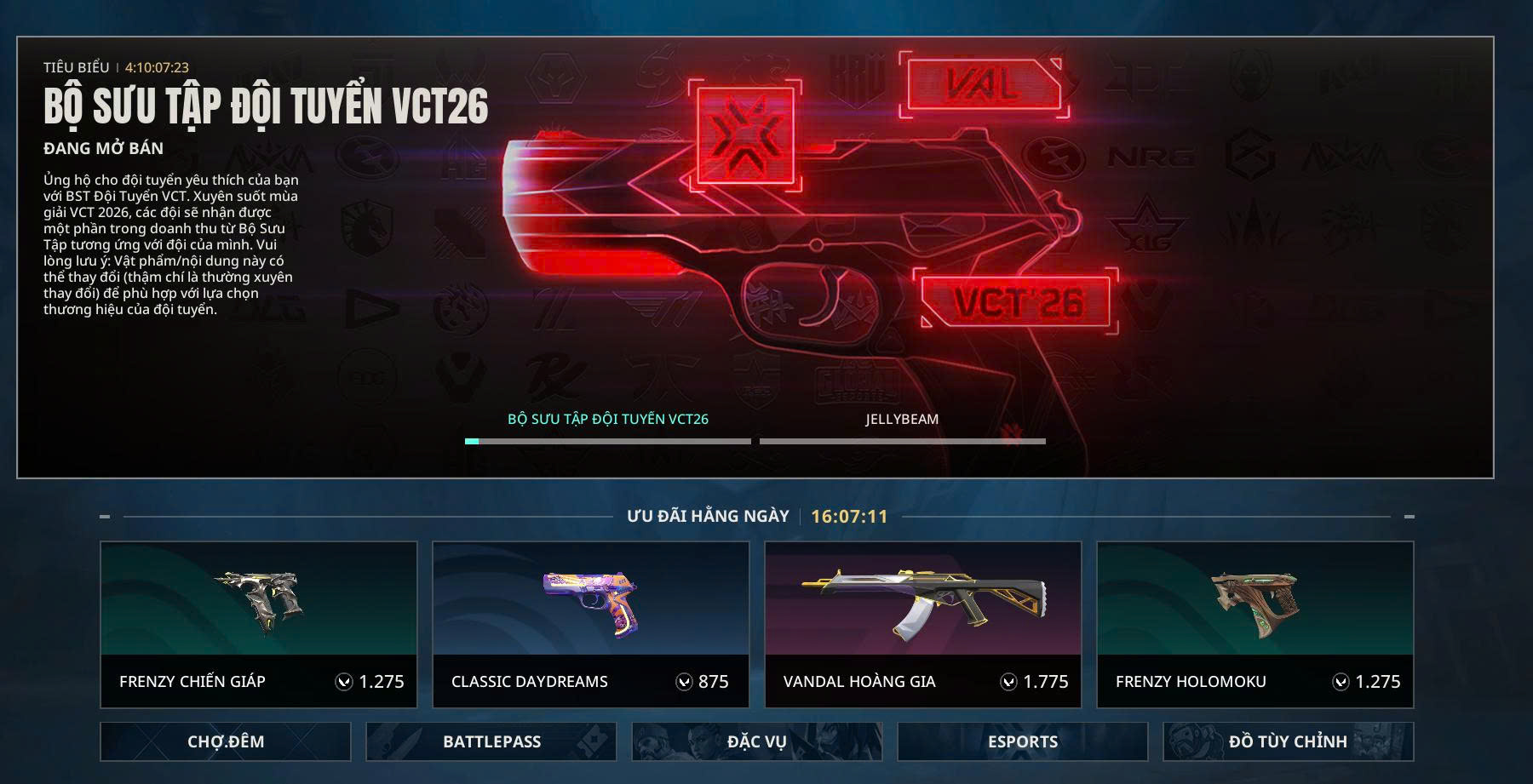View the Frenzy Holomoku offer
This screenshot has width=1533, height=784.
coord(1255,624)
